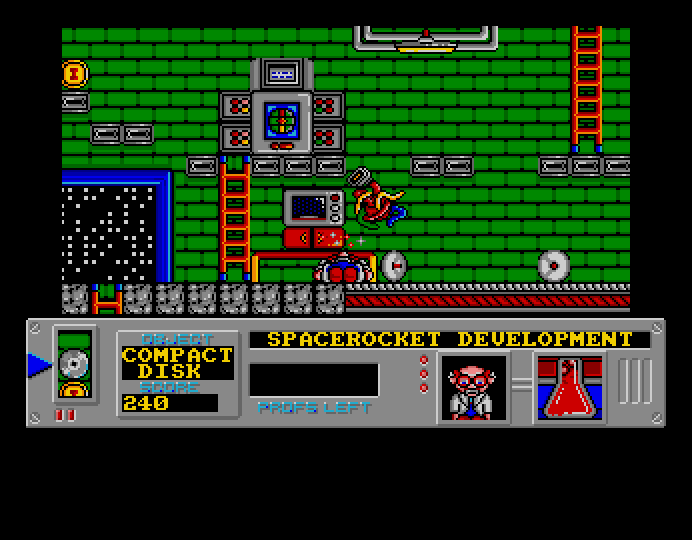Click the blue inventory selector arrow

point(39,365)
